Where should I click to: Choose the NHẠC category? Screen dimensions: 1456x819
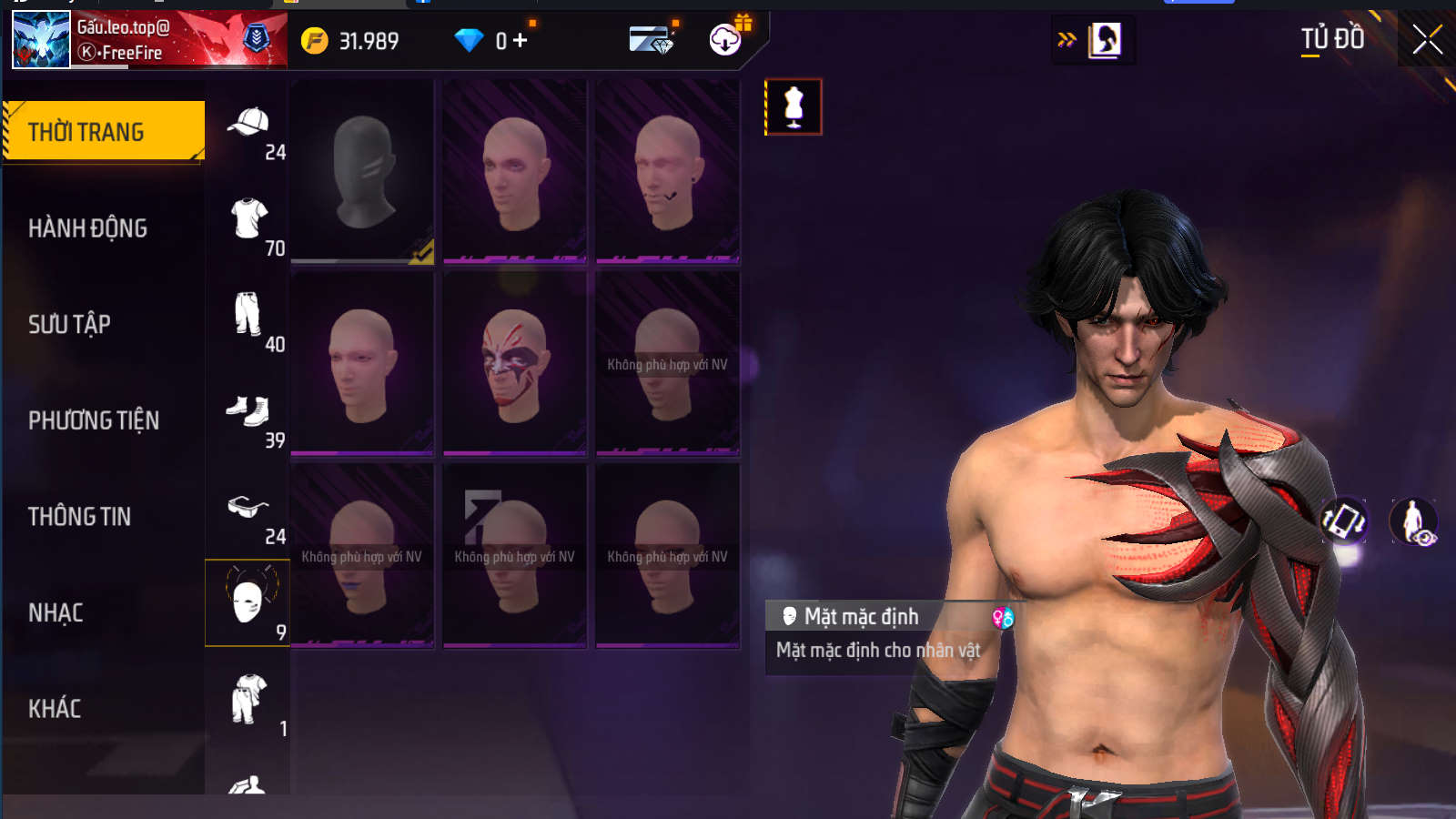tap(56, 613)
